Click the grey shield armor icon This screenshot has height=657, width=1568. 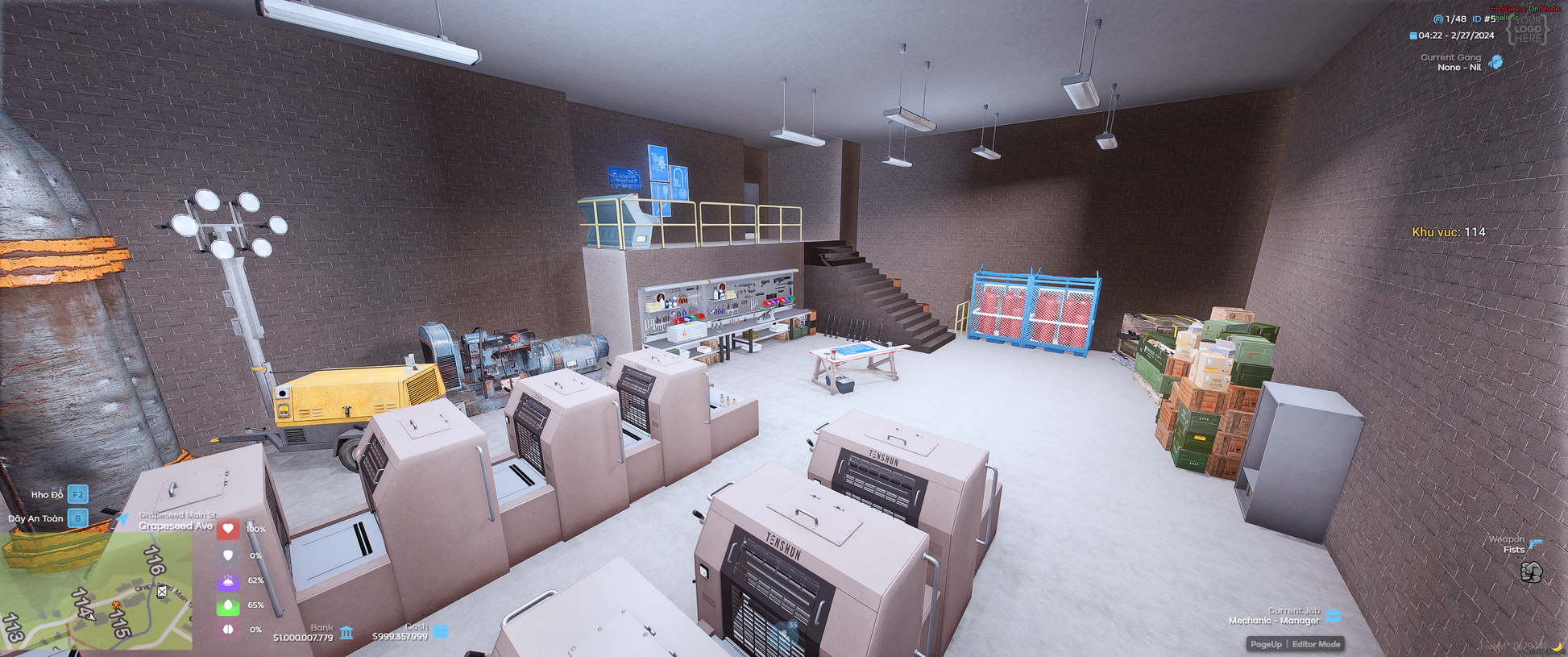[228, 555]
